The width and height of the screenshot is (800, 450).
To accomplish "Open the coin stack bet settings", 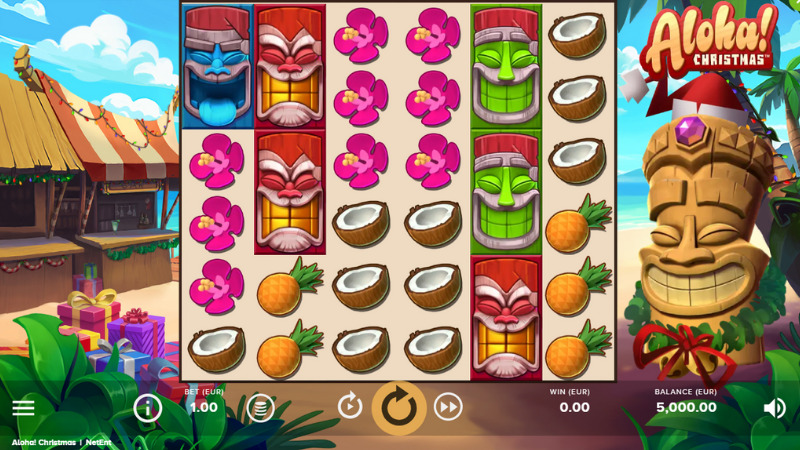I will [x=260, y=407].
